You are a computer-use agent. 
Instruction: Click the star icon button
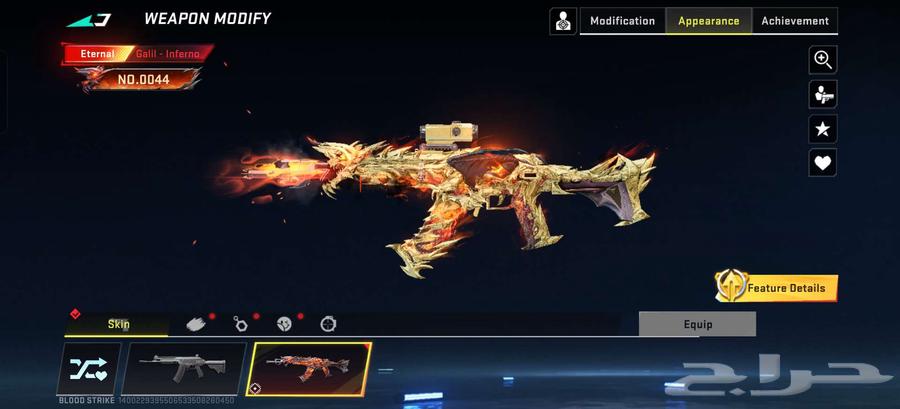click(x=822, y=129)
